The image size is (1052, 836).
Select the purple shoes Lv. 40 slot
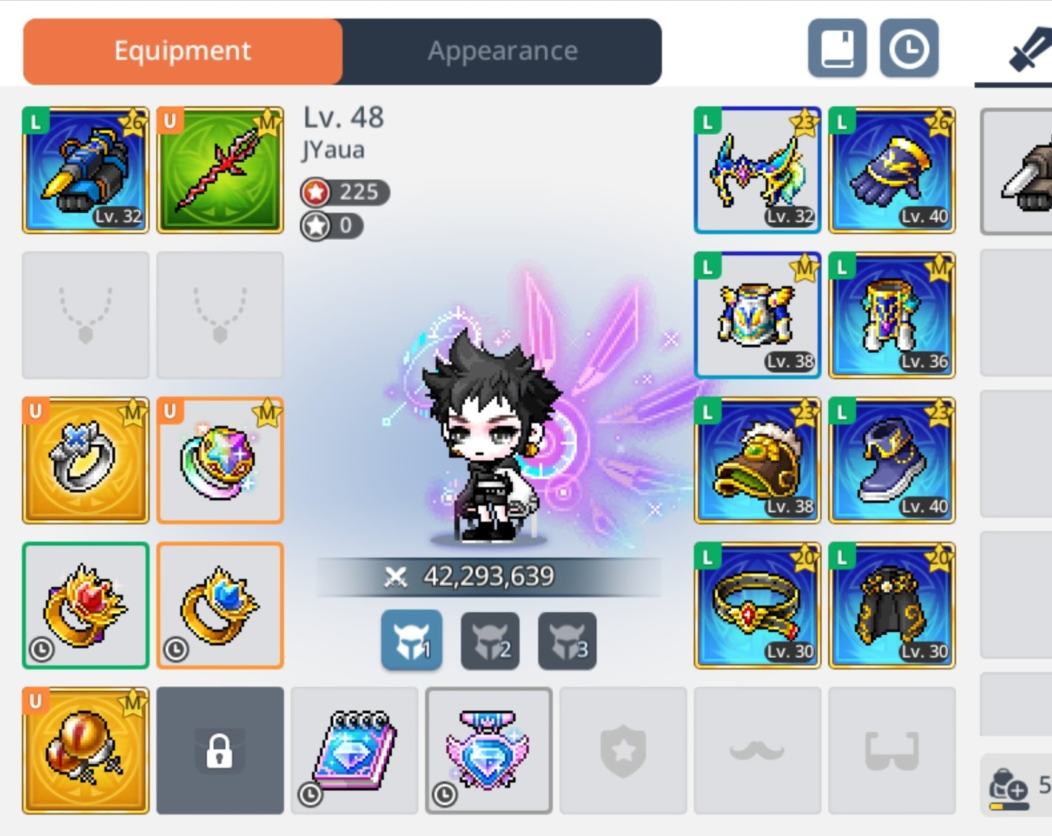click(892, 460)
